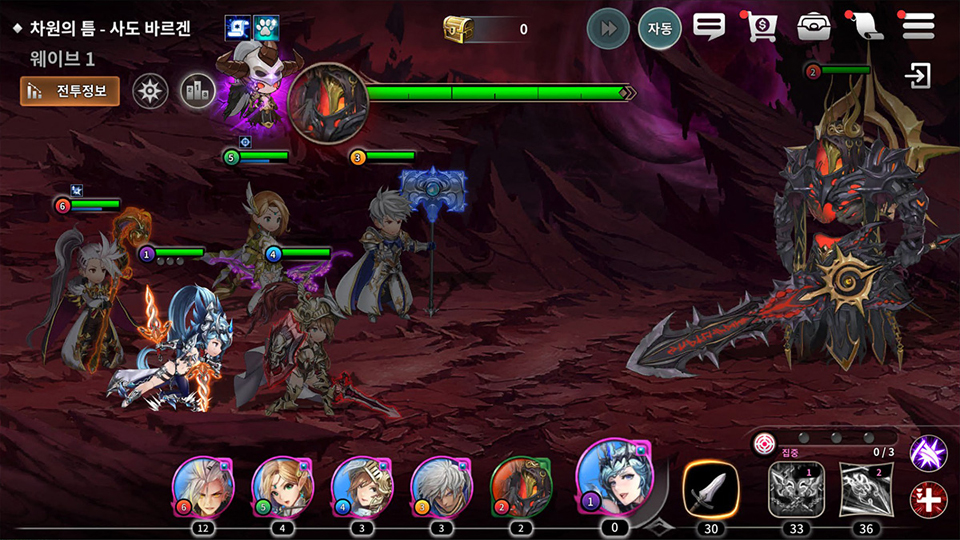Open the quest scroll icon

coord(865,27)
